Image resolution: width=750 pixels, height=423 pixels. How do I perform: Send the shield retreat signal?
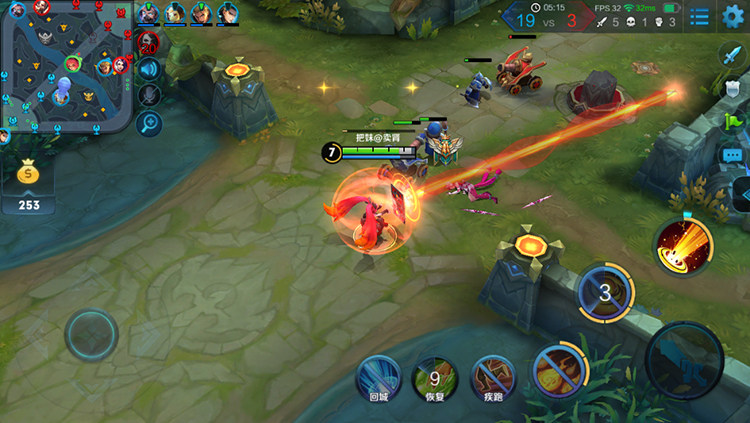click(732, 88)
